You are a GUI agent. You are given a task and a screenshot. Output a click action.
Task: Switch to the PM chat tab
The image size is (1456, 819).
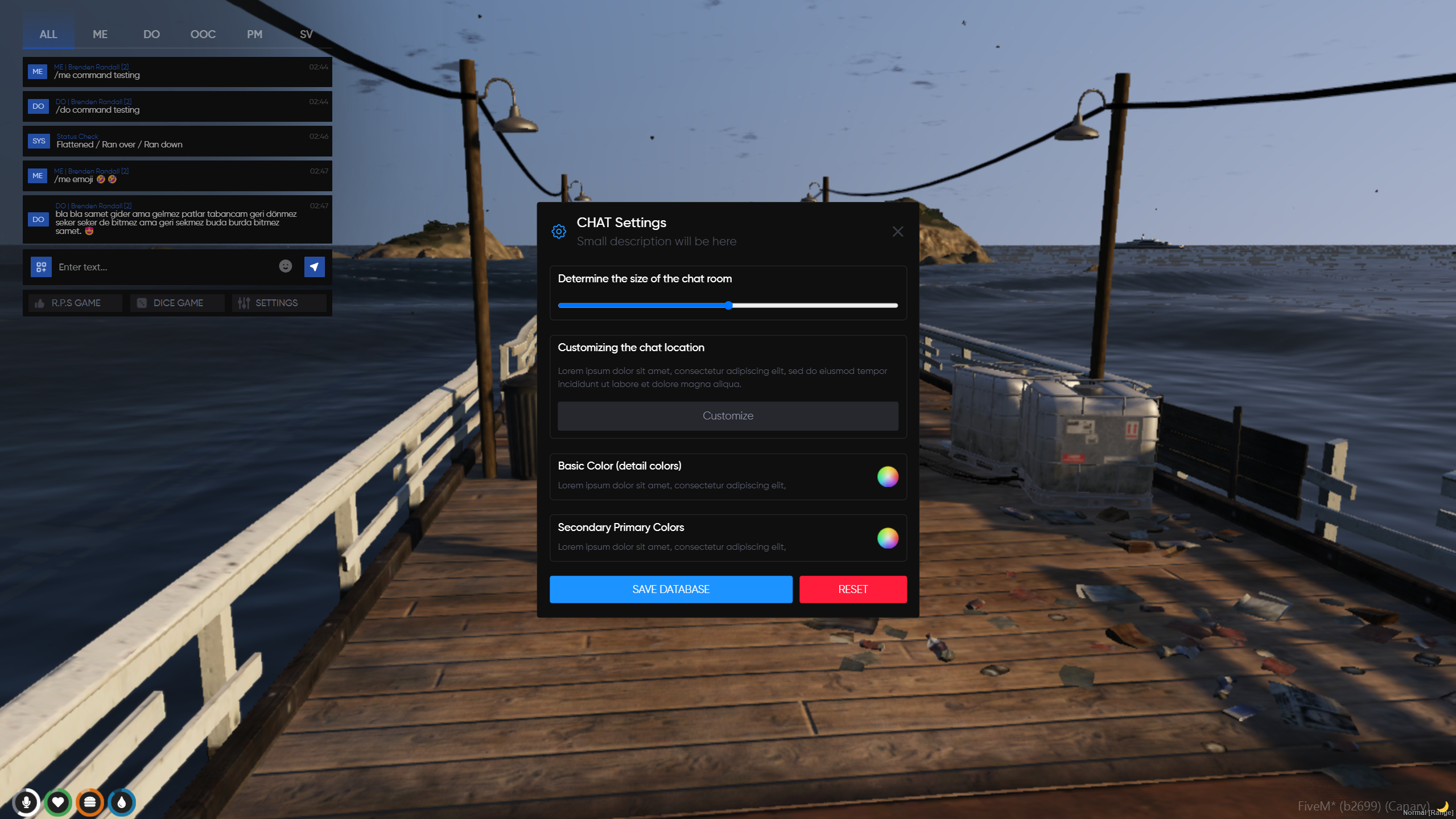click(x=254, y=34)
